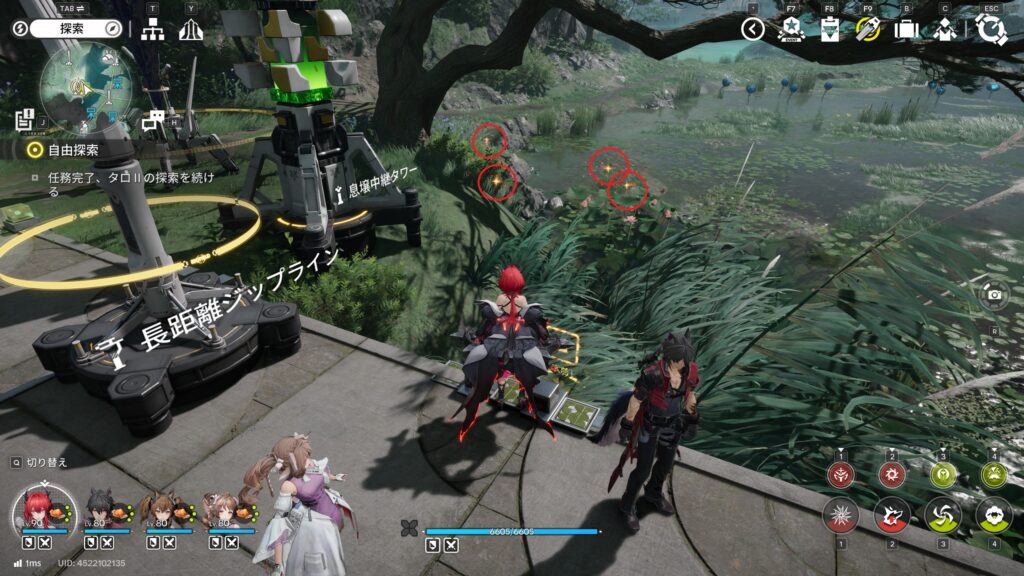The image size is (1024, 576).
Task: Activate the first skill with the starburst icon
Action: pyautogui.click(x=841, y=515)
